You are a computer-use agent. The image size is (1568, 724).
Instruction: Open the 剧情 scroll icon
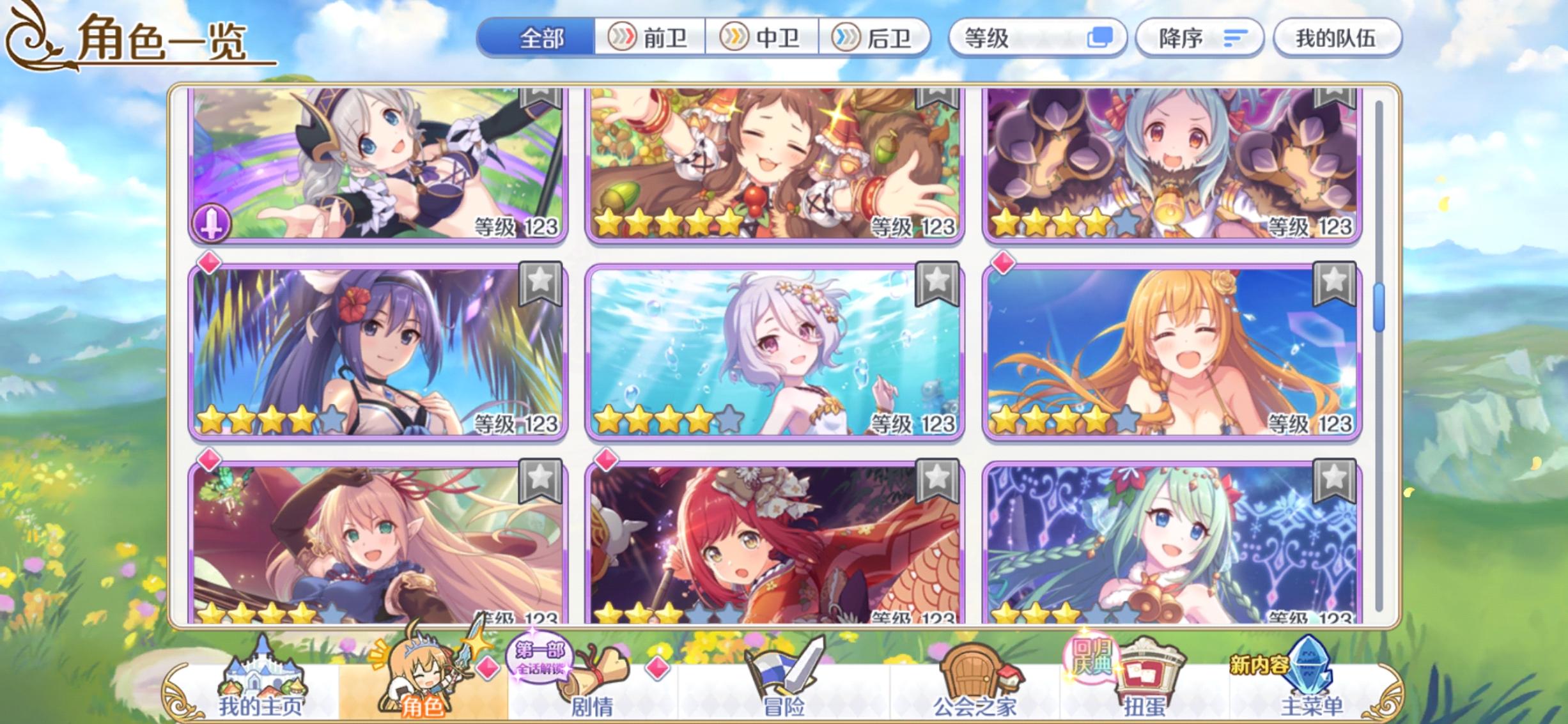pyautogui.click(x=603, y=671)
